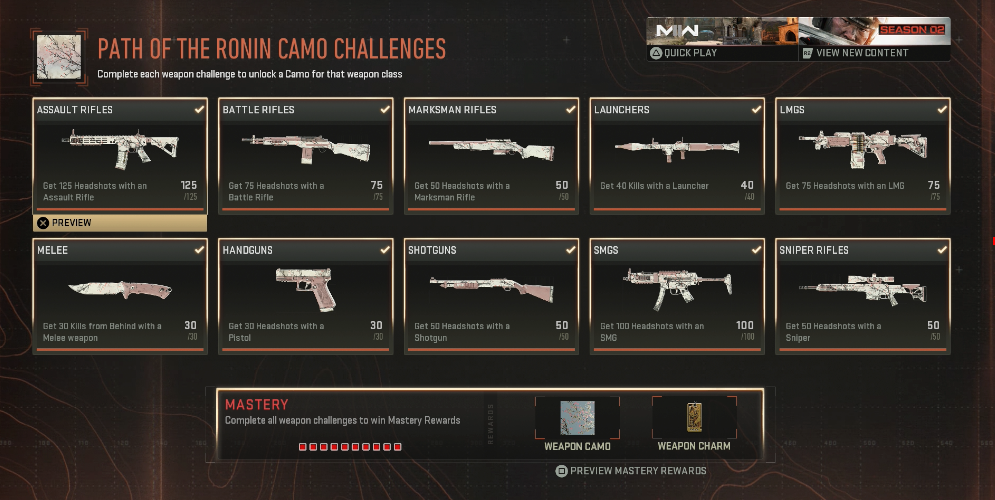The height and width of the screenshot is (500, 995).
Task: Choose the Shotguns challenge tile
Action: (x=491, y=296)
